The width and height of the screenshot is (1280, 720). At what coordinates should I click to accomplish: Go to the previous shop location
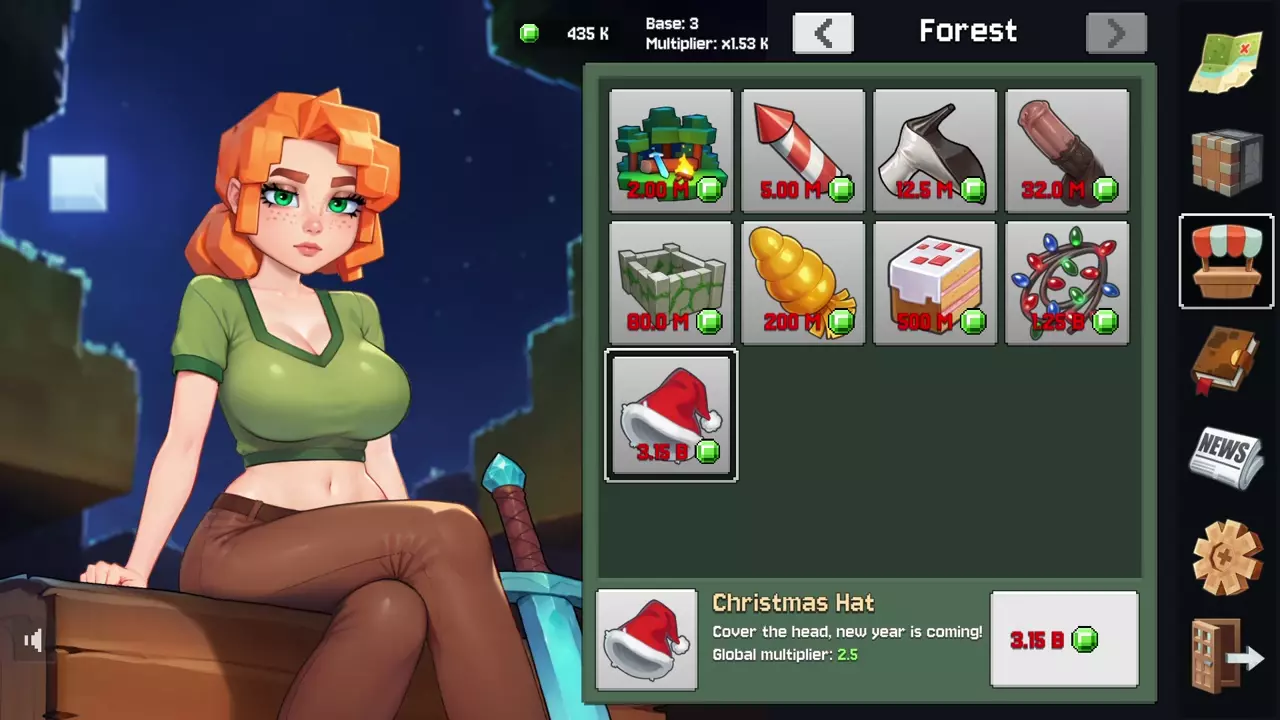click(823, 33)
